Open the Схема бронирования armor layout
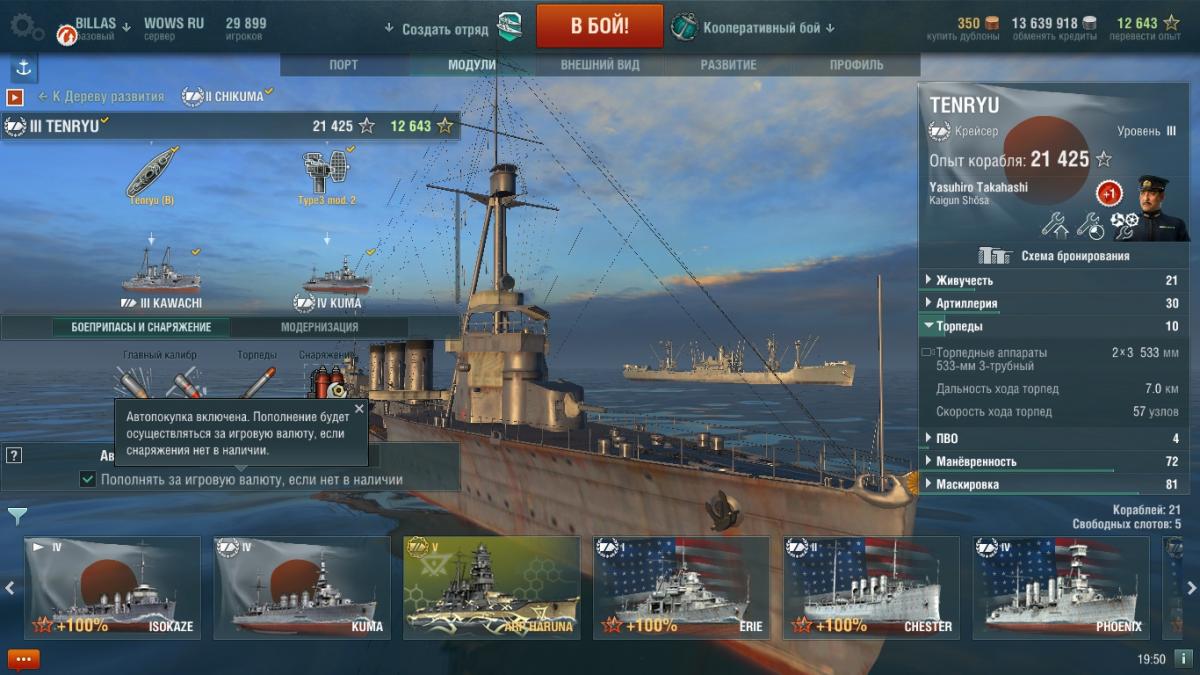Screen dimensions: 1200x675 (x=1061, y=256)
